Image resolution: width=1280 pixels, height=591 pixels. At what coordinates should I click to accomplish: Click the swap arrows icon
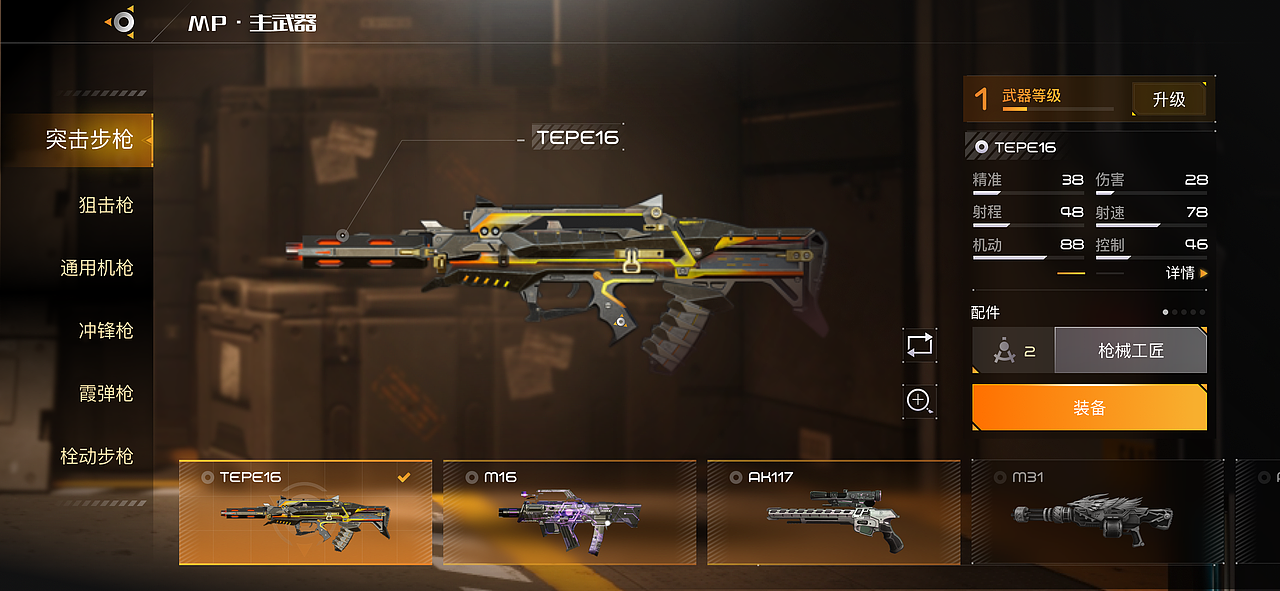tap(919, 345)
